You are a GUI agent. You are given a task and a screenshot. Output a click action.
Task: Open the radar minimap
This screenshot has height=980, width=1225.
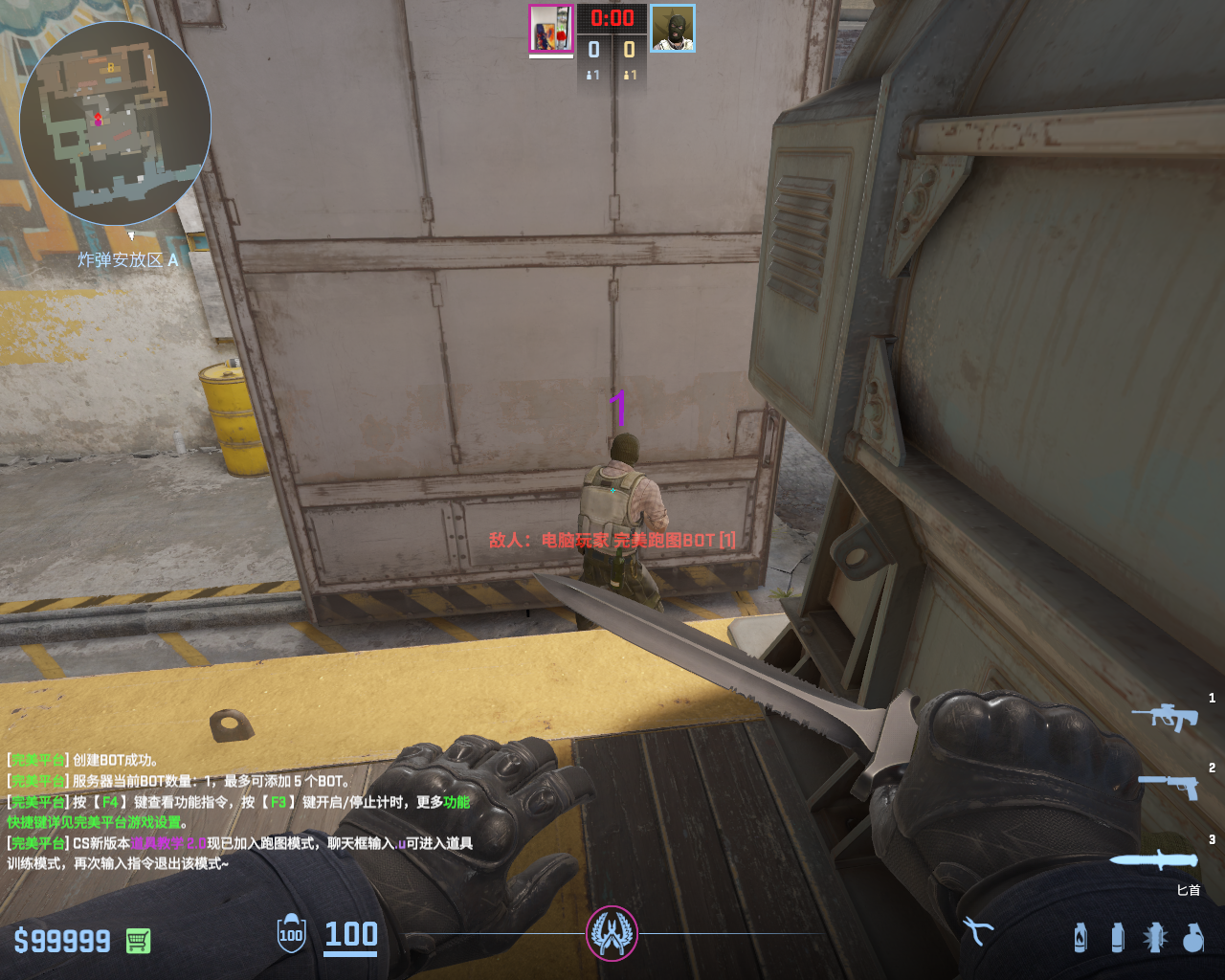pos(115,124)
